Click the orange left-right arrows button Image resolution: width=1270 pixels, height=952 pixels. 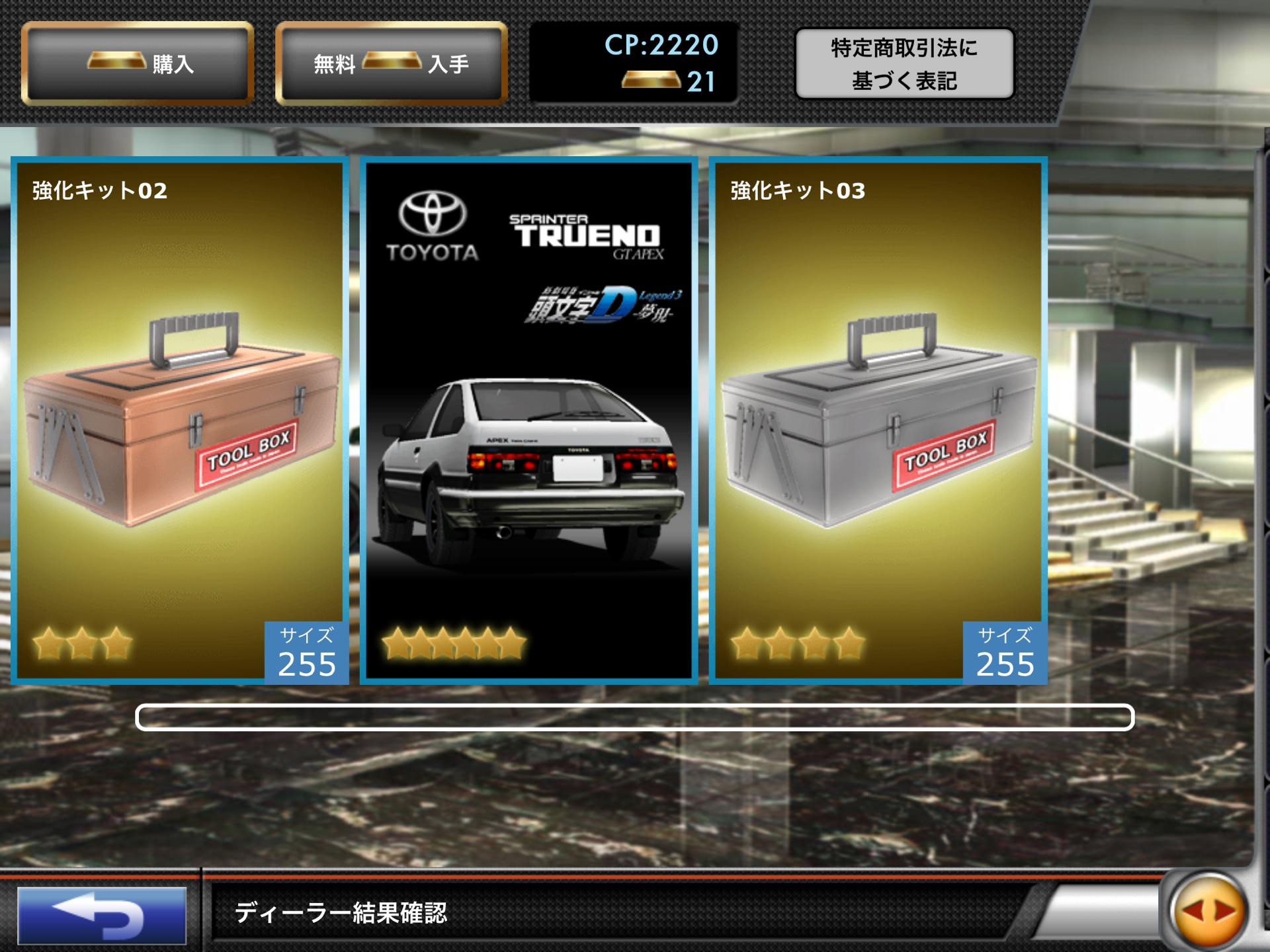pyautogui.click(x=1208, y=912)
